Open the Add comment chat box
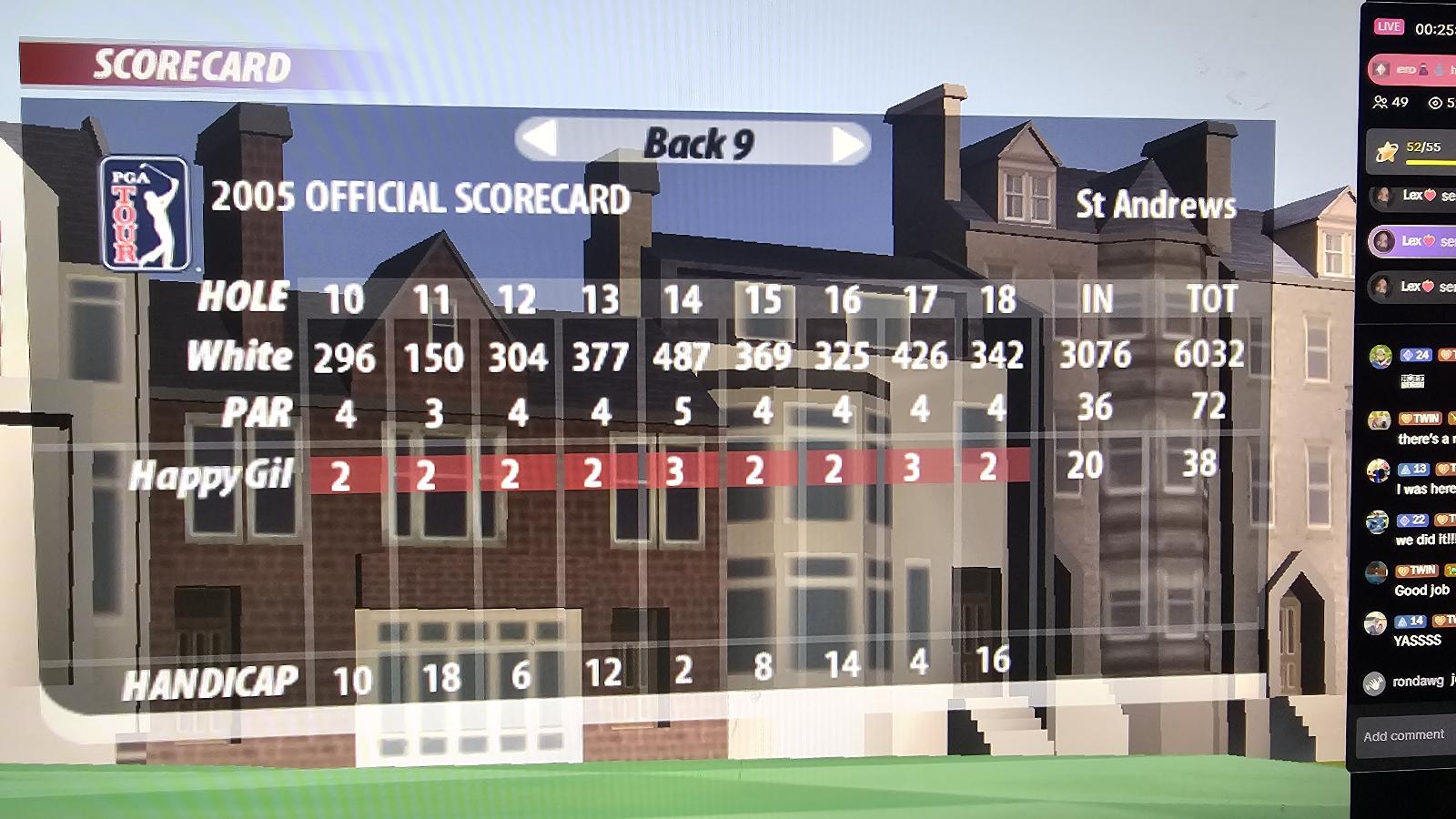 coord(1403,735)
